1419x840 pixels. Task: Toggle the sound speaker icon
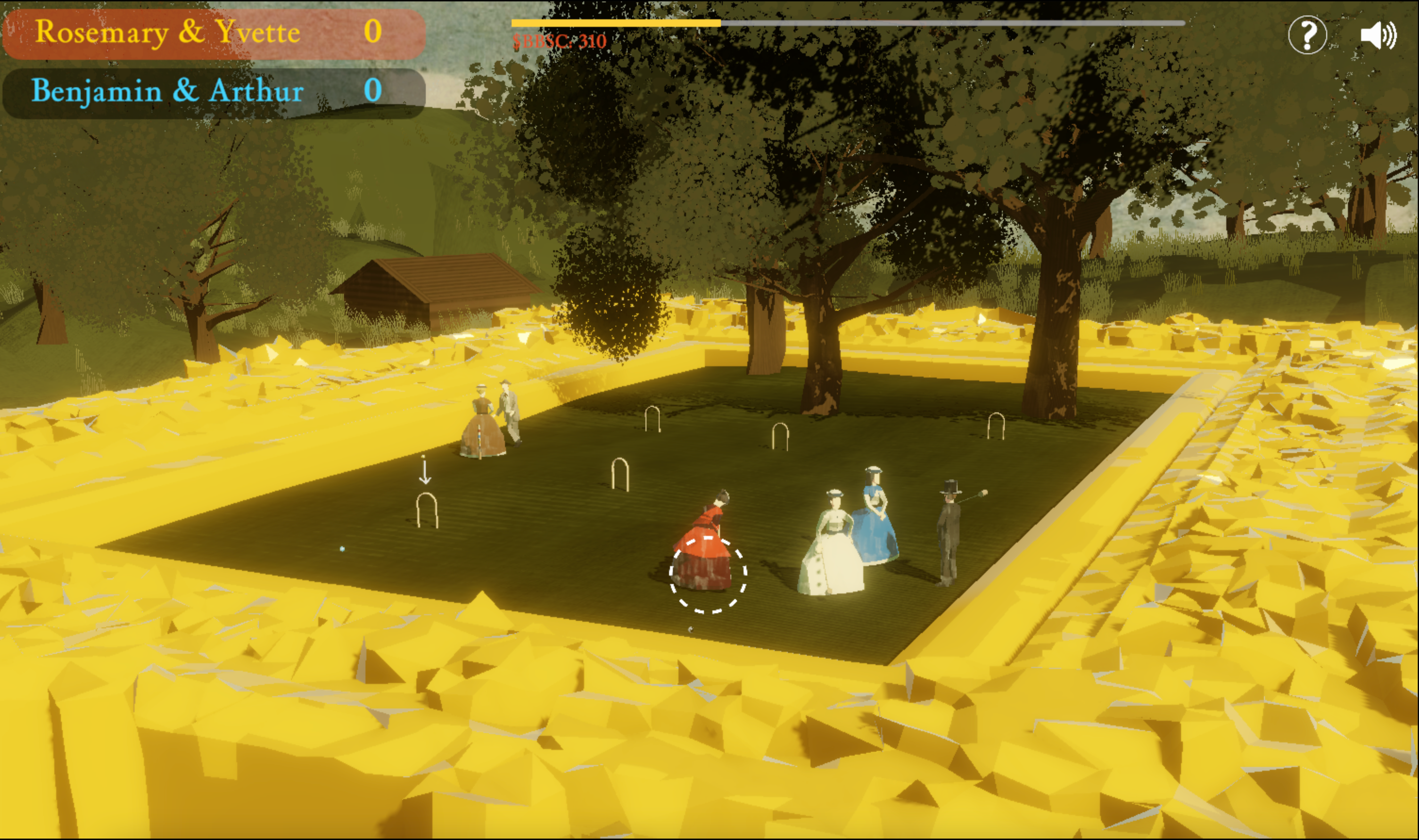pyautogui.click(x=1378, y=35)
